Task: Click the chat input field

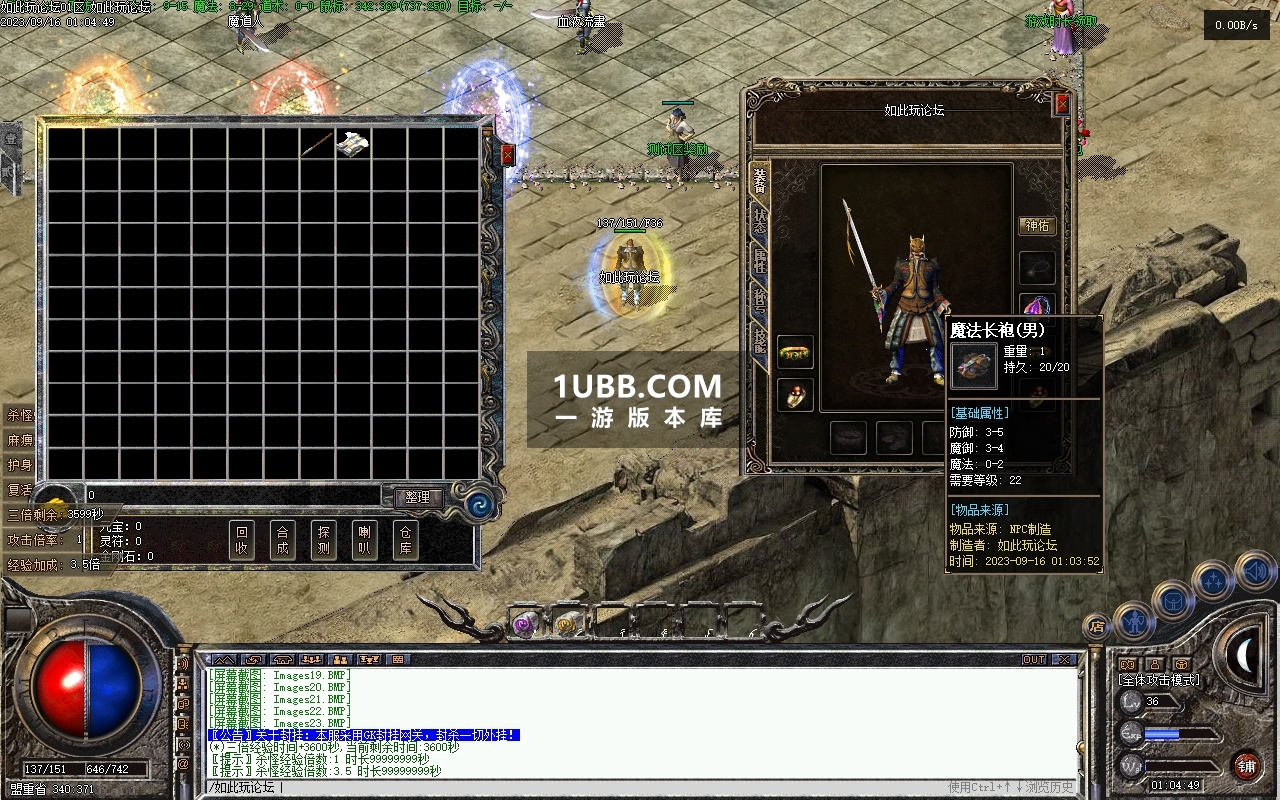Action: [600, 787]
